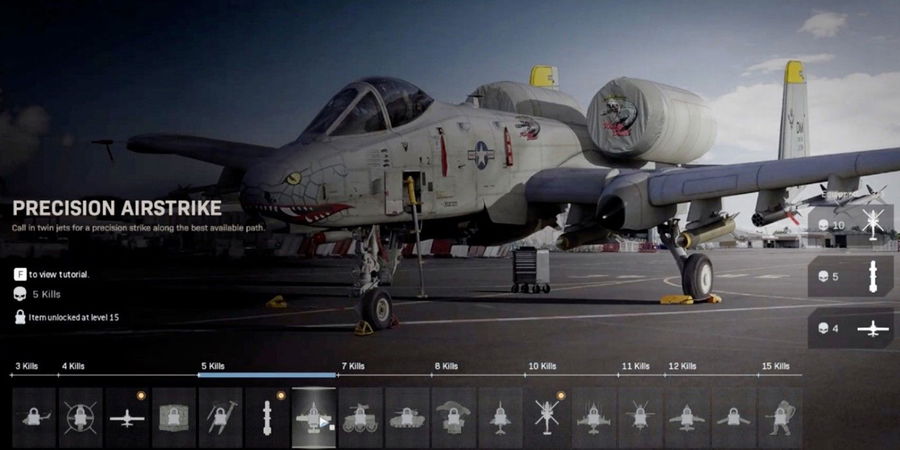The width and height of the screenshot is (900, 450).
Task: Open the equipped 10-kill helicopter slot
Action: (x=850, y=225)
